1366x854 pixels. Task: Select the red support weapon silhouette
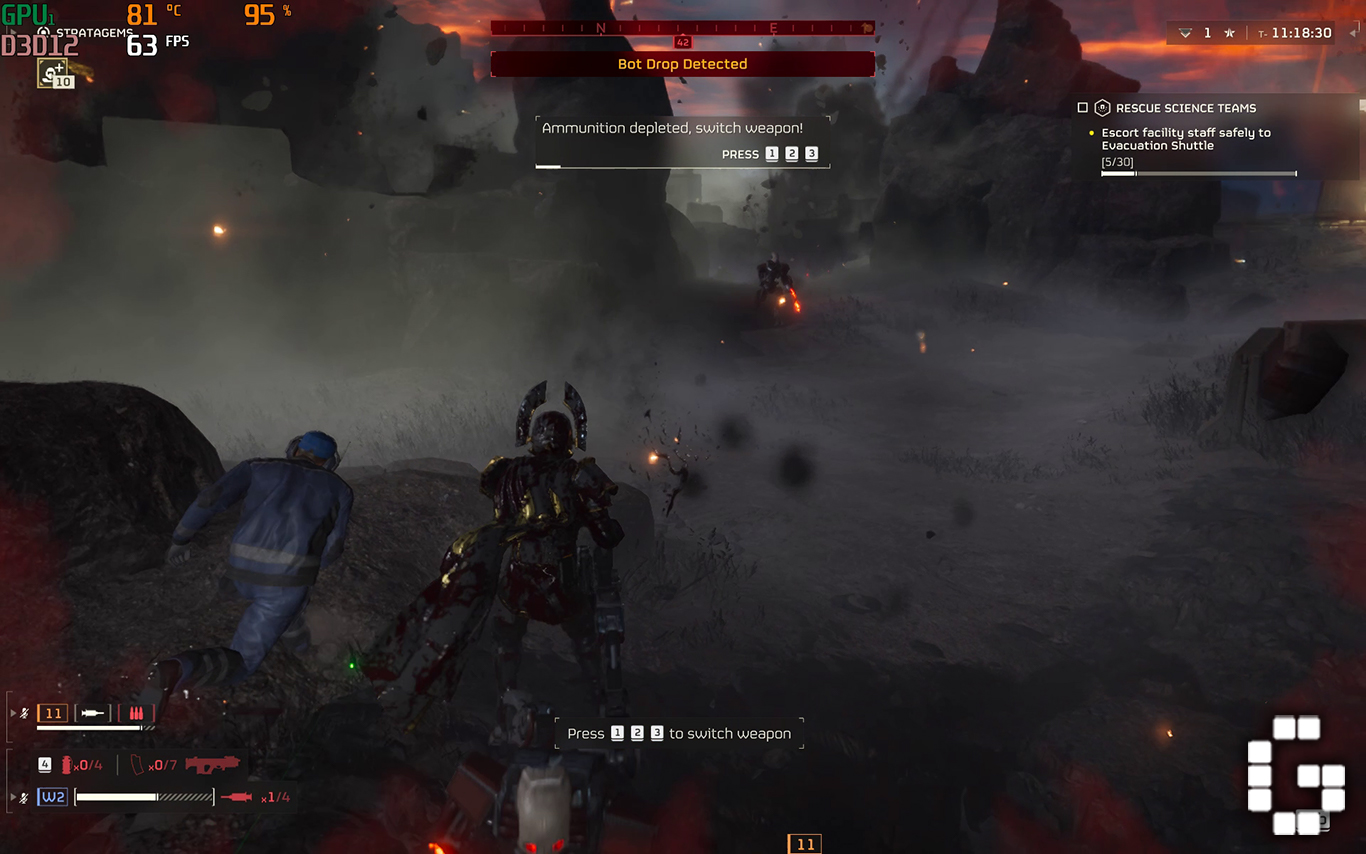tap(212, 765)
